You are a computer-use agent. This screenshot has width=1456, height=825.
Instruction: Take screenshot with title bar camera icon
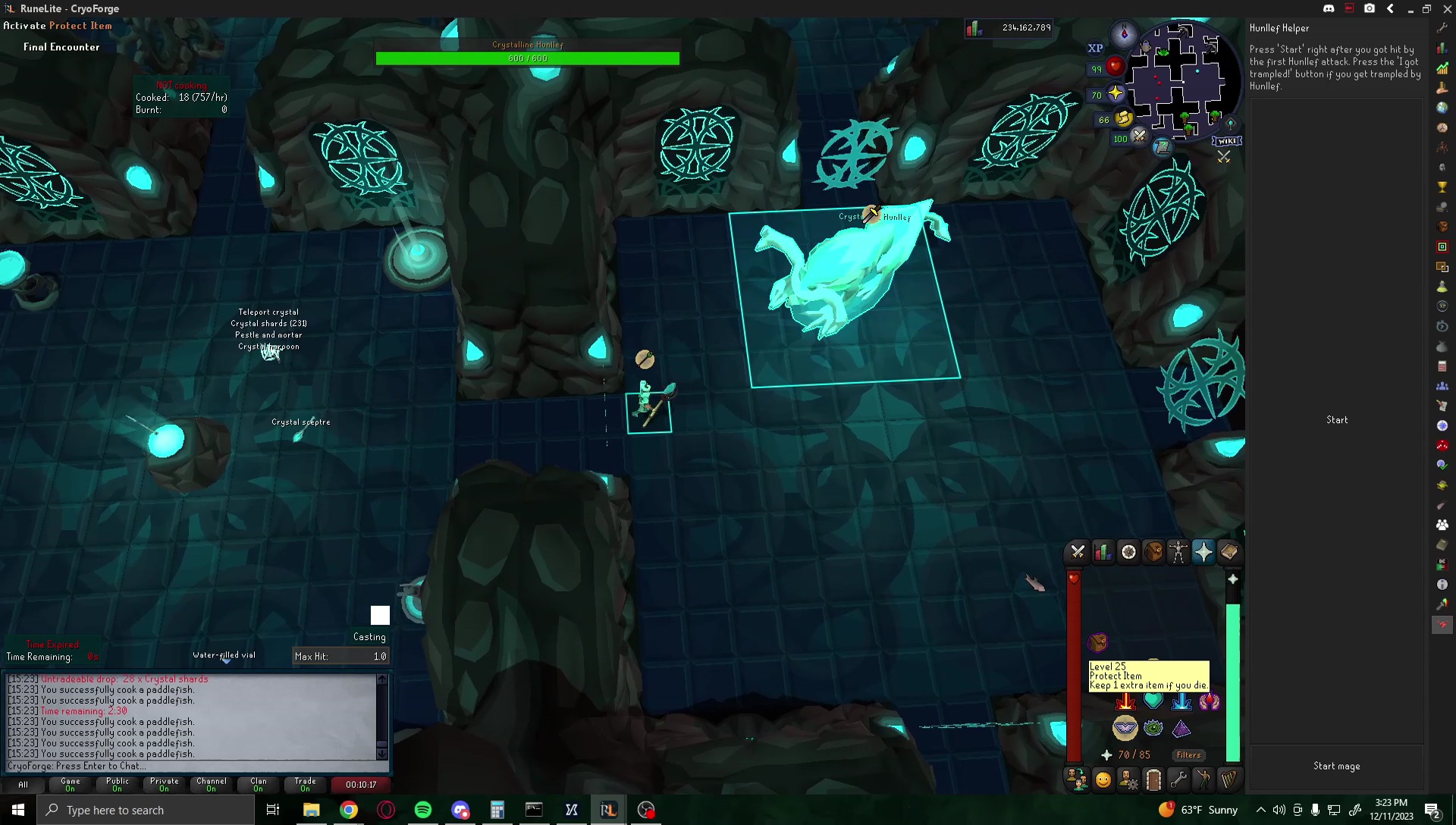pos(1370,8)
